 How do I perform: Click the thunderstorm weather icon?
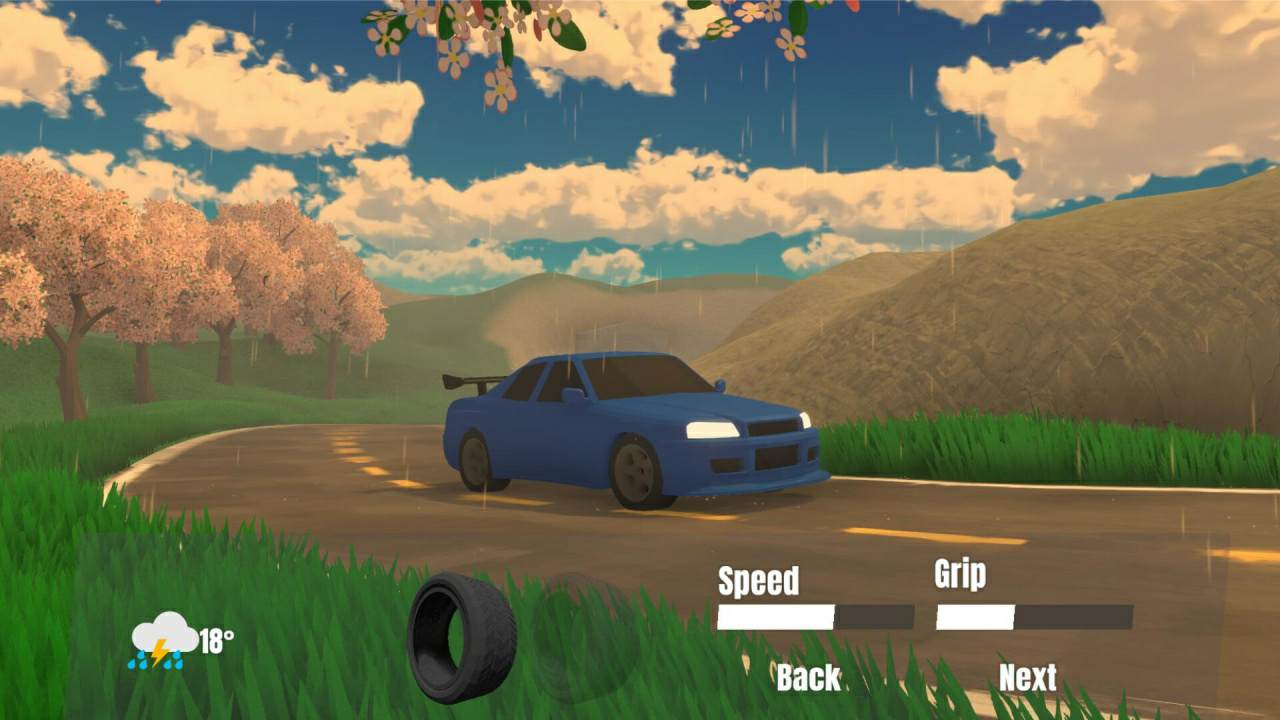164,640
